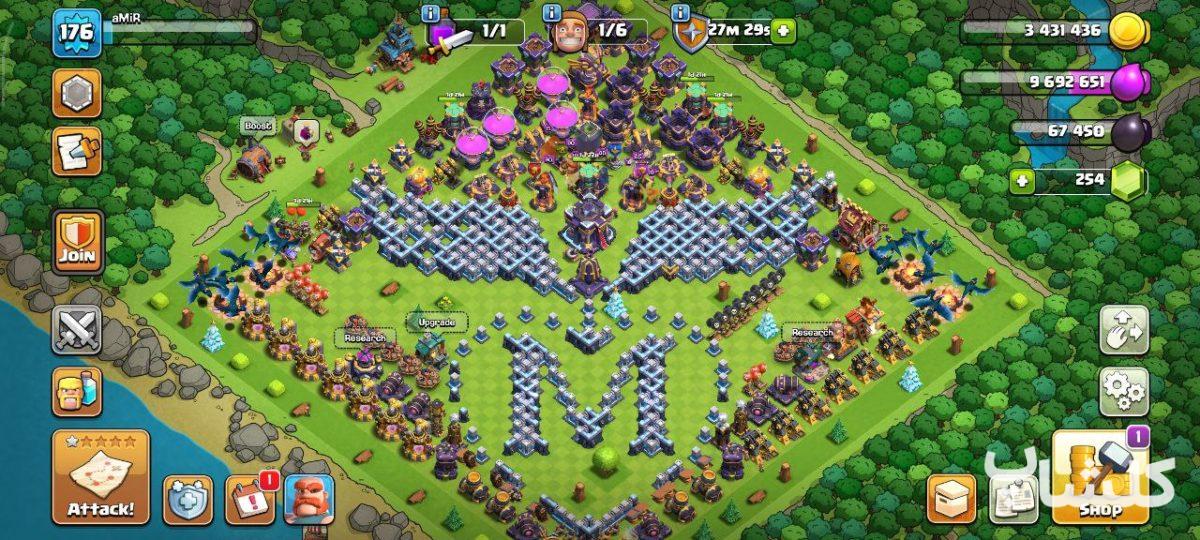Show info for the 1/1 sword builder counter
The width and height of the screenshot is (1200, 540).
(x=431, y=13)
